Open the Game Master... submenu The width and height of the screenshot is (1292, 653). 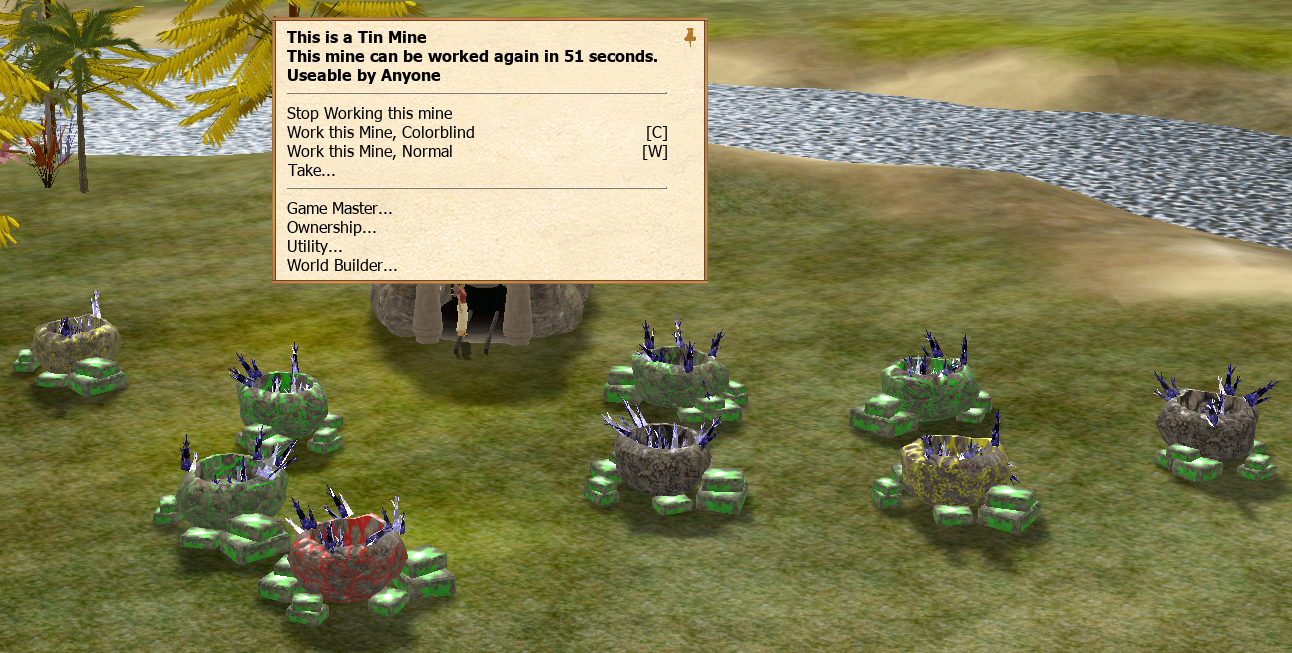(x=339, y=209)
